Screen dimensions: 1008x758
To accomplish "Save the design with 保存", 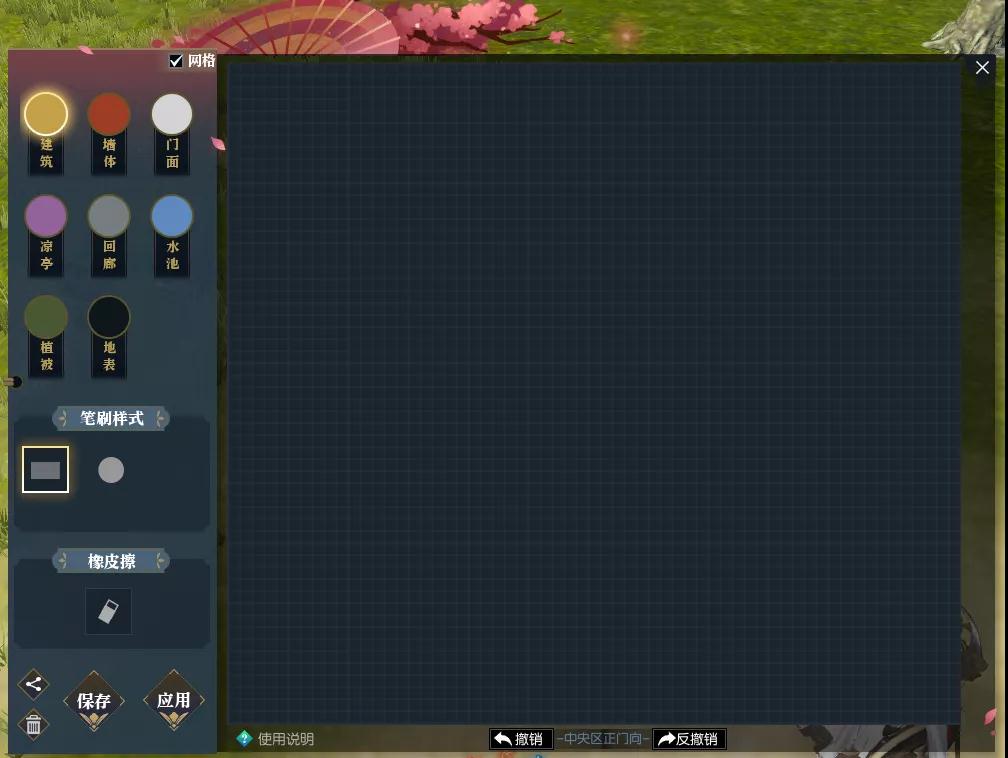I will 94,701.
